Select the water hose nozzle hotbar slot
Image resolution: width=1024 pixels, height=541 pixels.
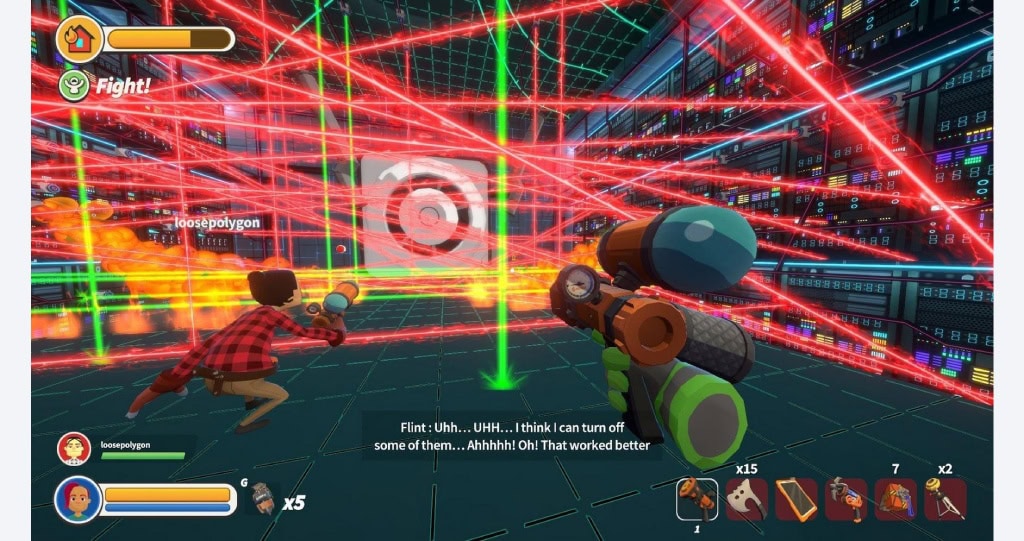click(x=696, y=497)
